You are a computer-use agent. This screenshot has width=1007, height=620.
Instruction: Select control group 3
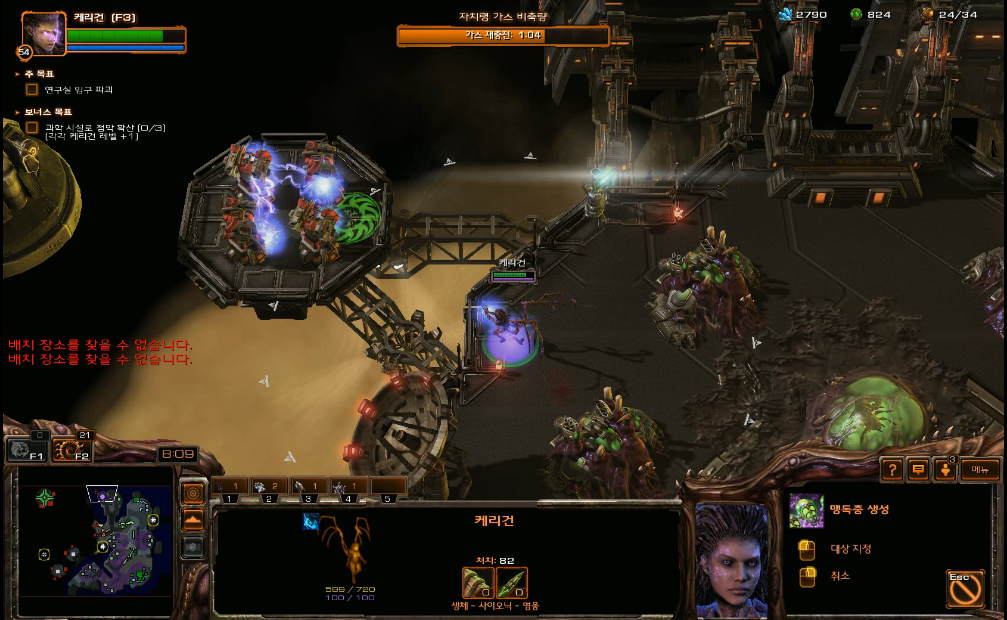pyautogui.click(x=309, y=488)
